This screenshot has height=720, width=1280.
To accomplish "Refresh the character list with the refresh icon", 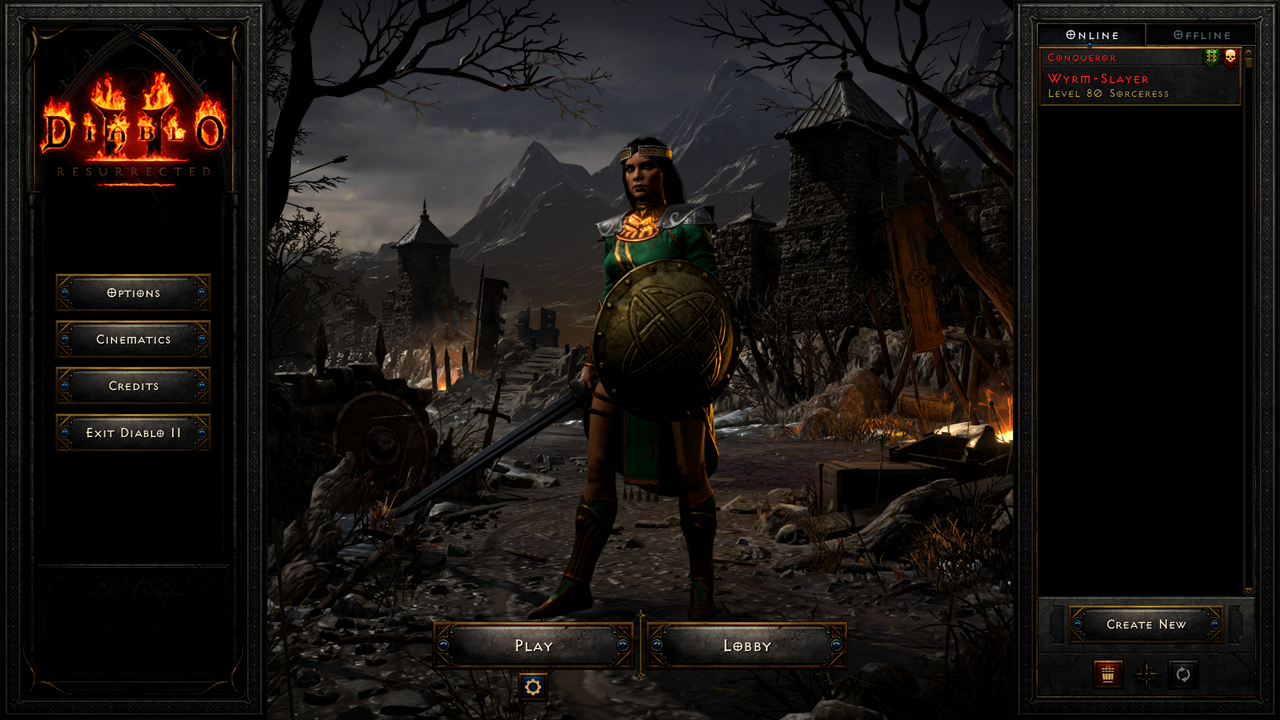I will pyautogui.click(x=1182, y=675).
